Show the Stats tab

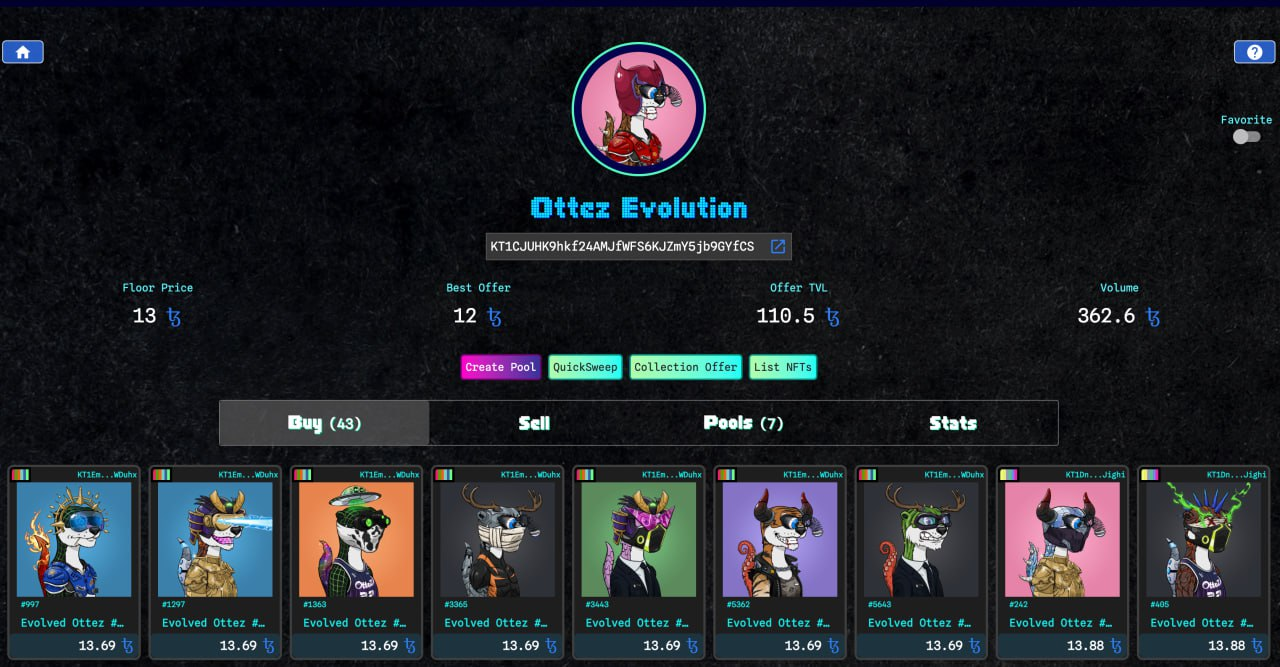[x=952, y=423]
